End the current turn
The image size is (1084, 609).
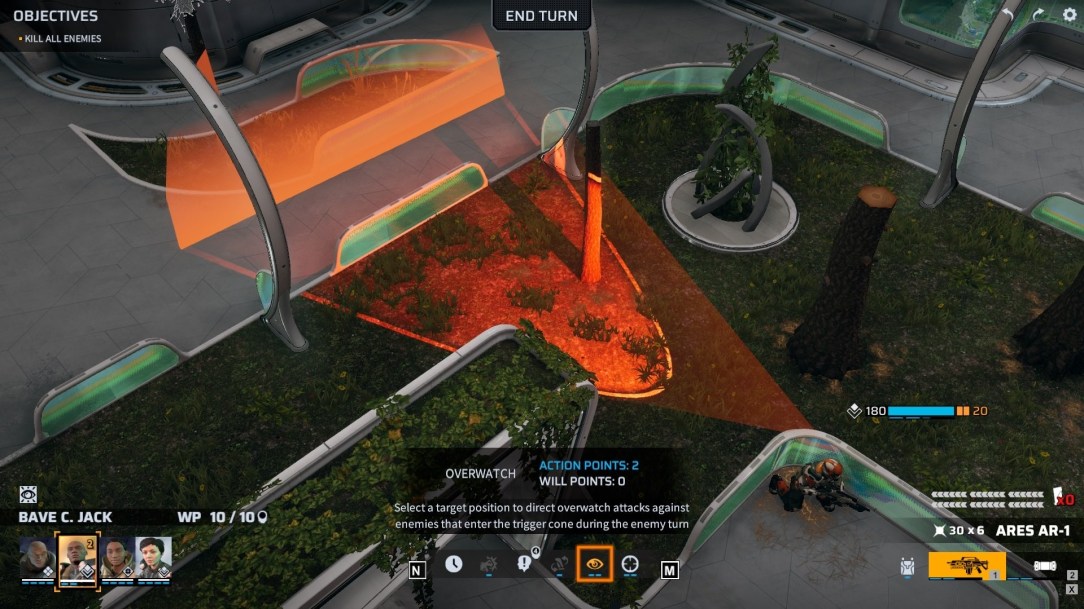541,16
